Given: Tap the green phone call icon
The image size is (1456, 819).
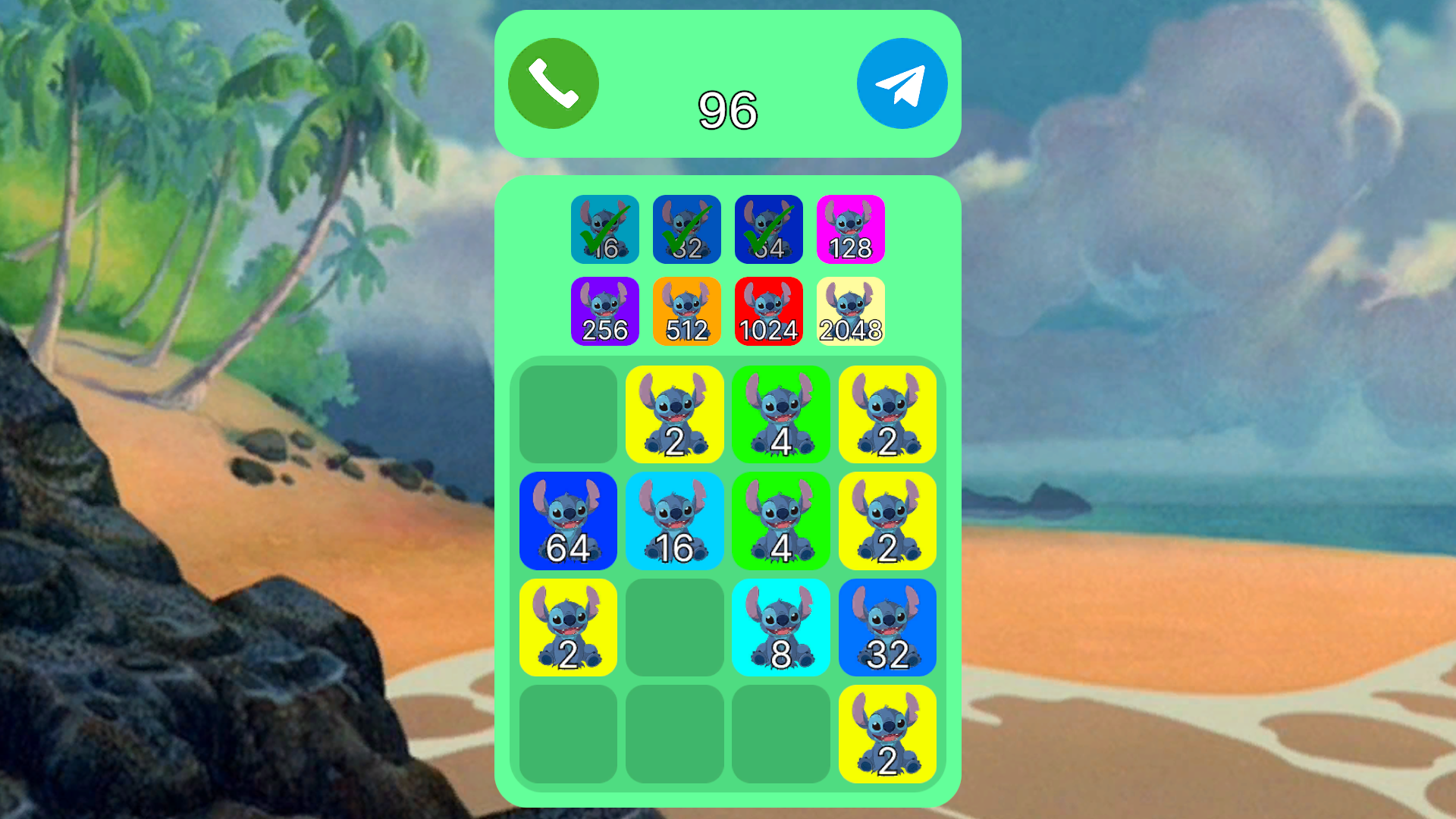Looking at the screenshot, I should click(552, 82).
